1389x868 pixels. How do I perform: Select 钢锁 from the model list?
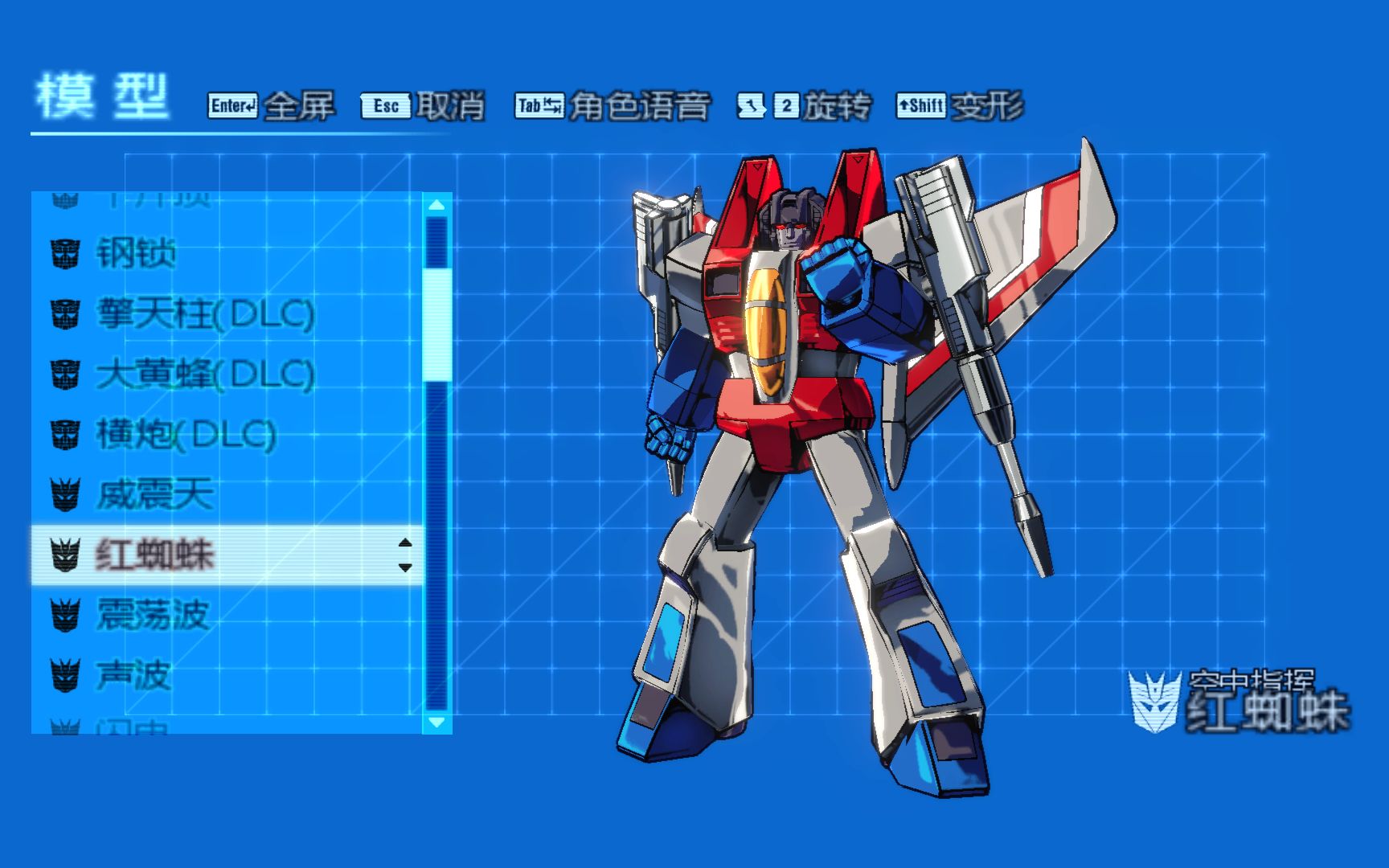click(137, 254)
